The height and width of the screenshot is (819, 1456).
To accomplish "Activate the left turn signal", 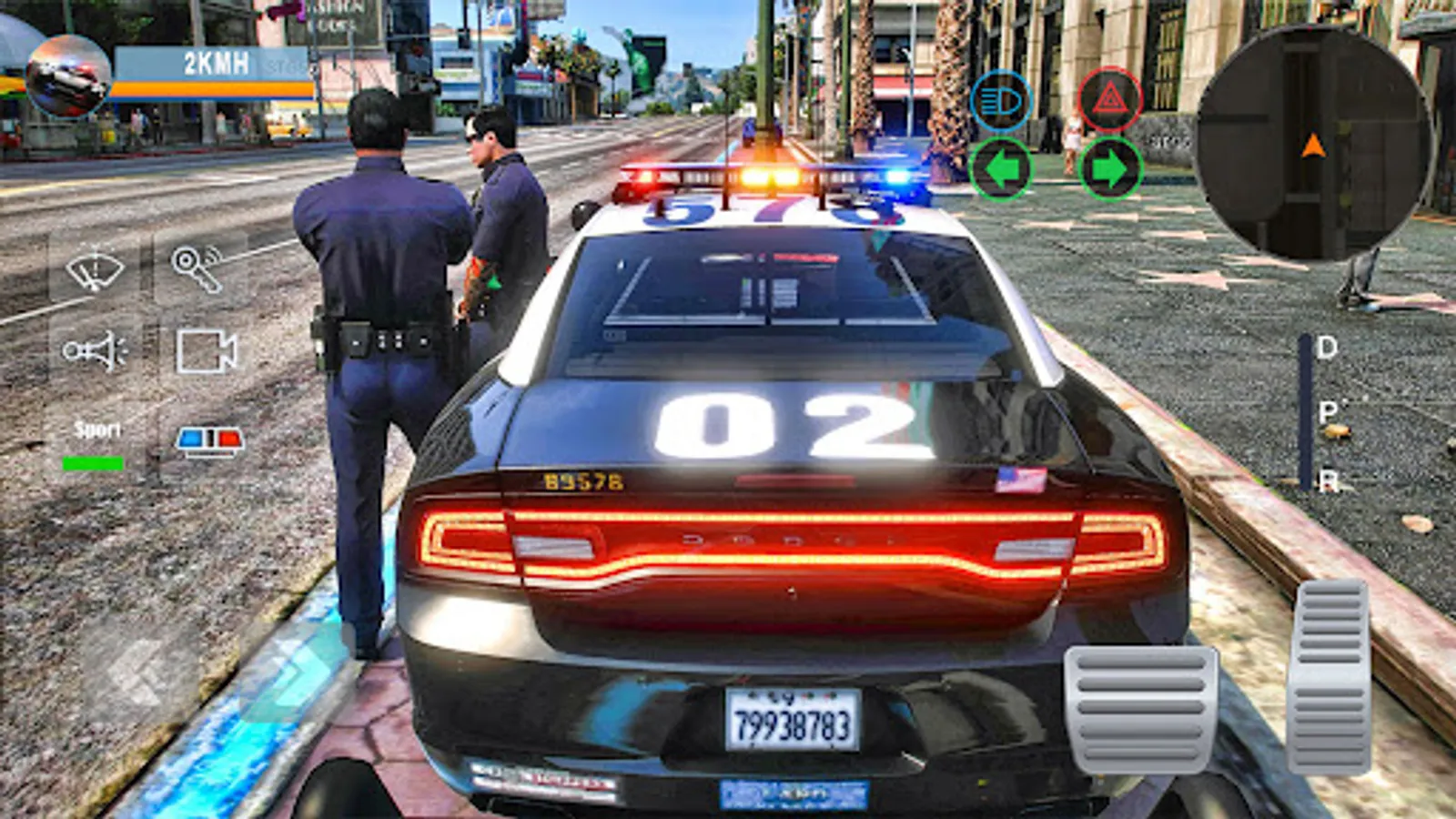I will click(999, 168).
